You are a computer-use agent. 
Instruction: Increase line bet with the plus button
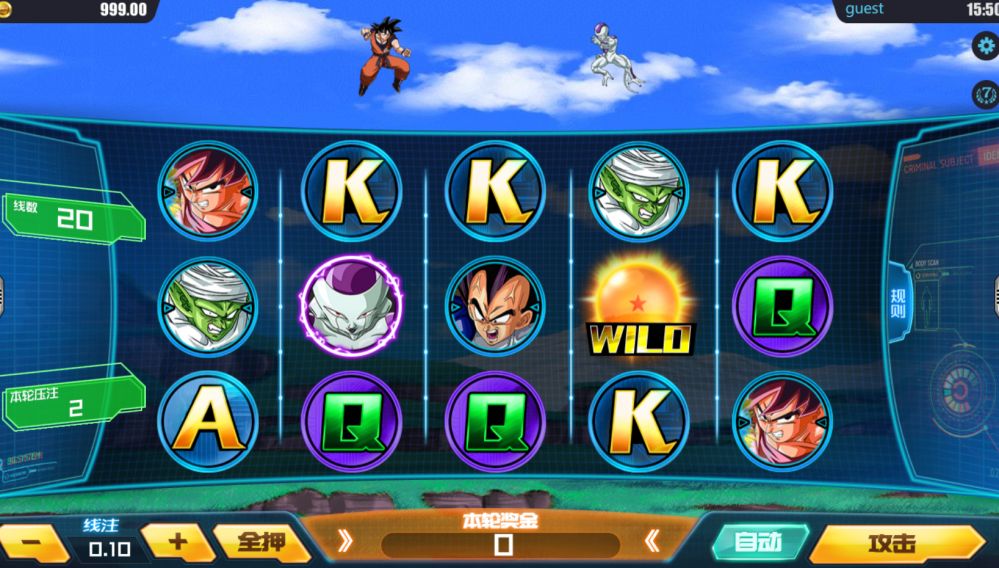[x=177, y=542]
